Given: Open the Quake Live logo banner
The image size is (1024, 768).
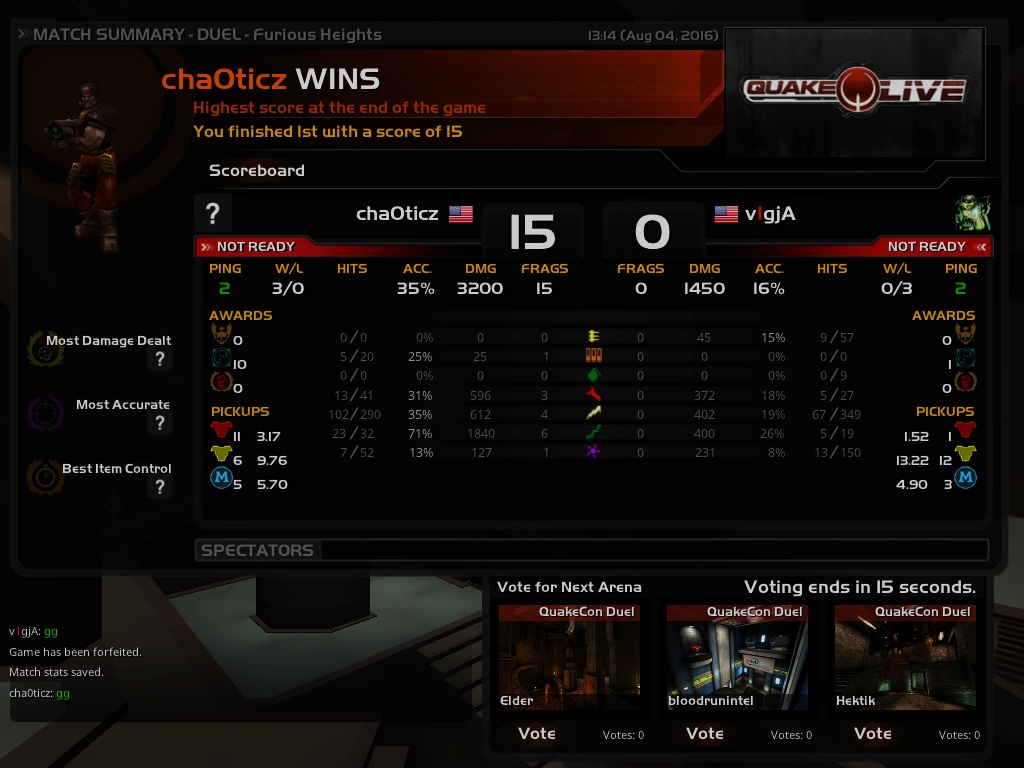Looking at the screenshot, I should tap(854, 92).
